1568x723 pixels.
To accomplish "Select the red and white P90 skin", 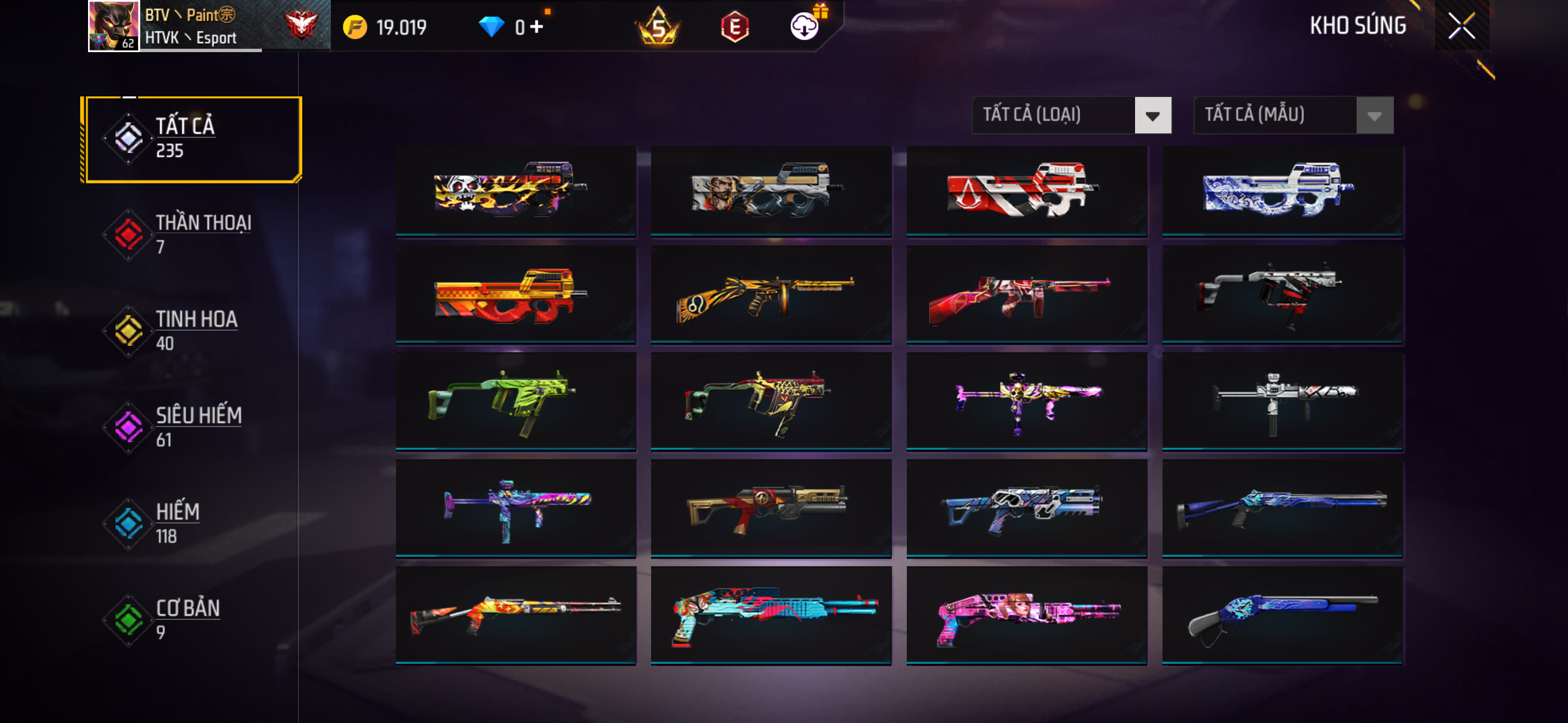I will pos(1026,191).
